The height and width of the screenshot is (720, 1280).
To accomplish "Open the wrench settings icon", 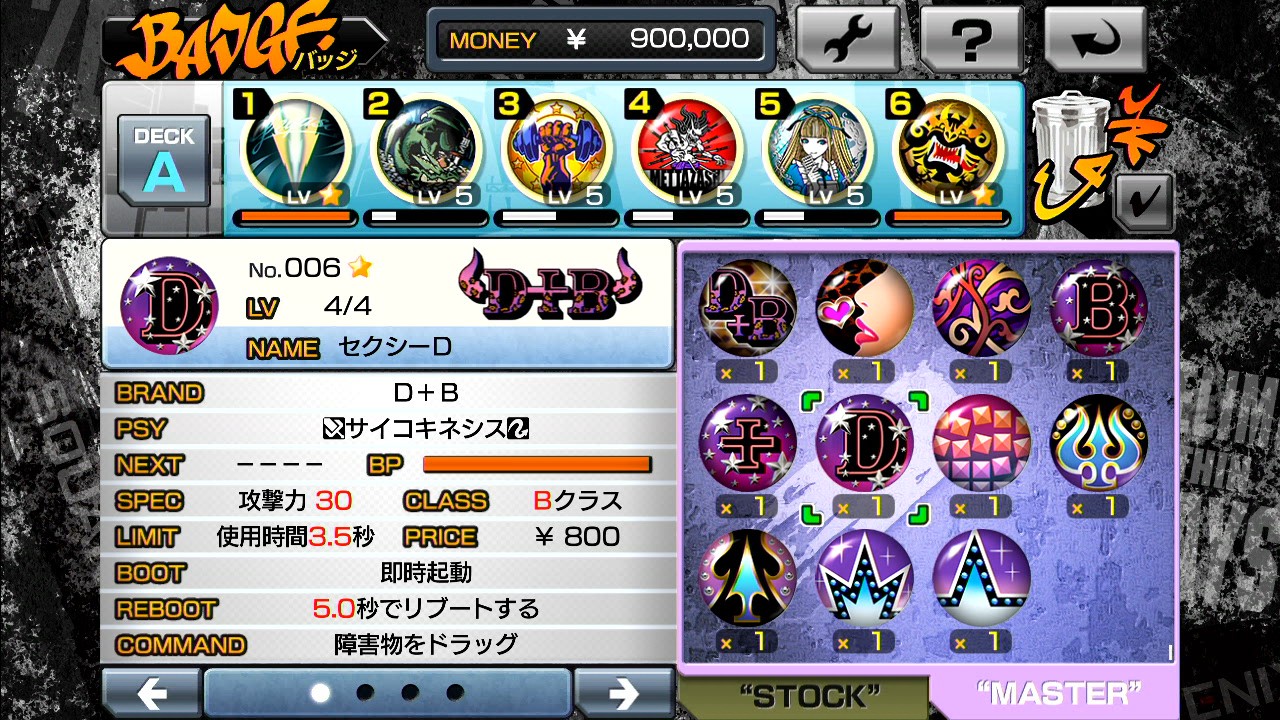I will click(x=849, y=40).
